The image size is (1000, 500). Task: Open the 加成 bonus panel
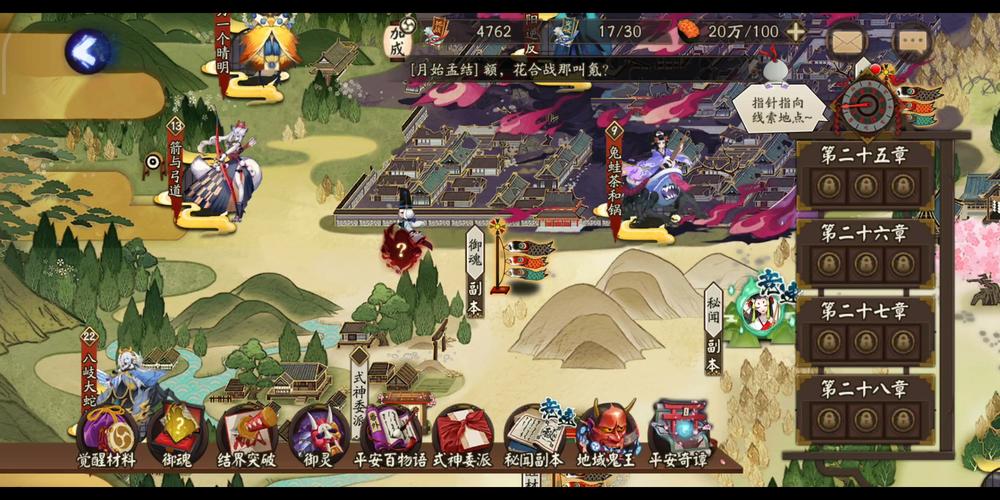[399, 40]
